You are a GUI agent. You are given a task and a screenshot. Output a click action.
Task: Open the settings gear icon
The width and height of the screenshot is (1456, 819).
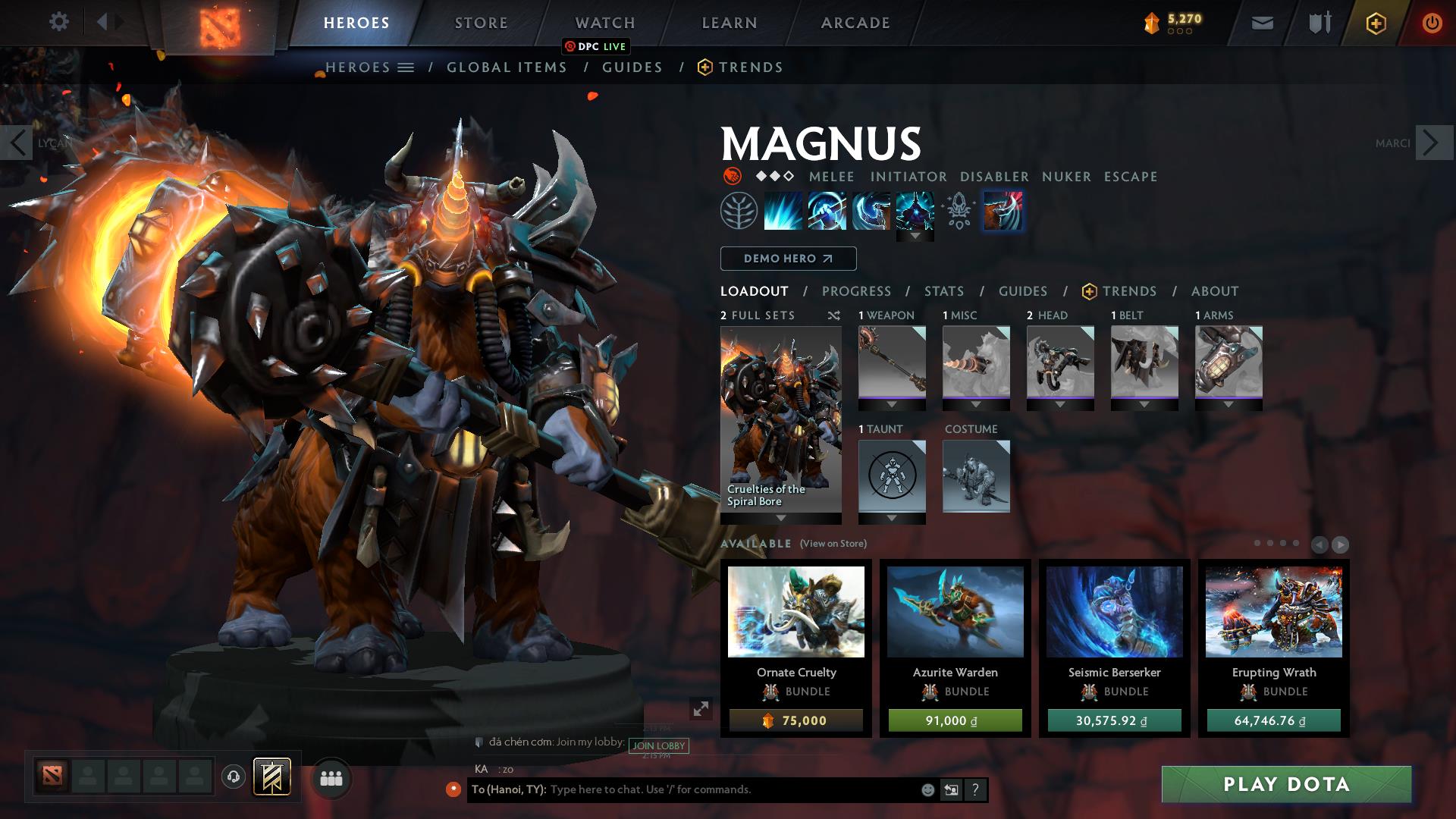[x=59, y=22]
